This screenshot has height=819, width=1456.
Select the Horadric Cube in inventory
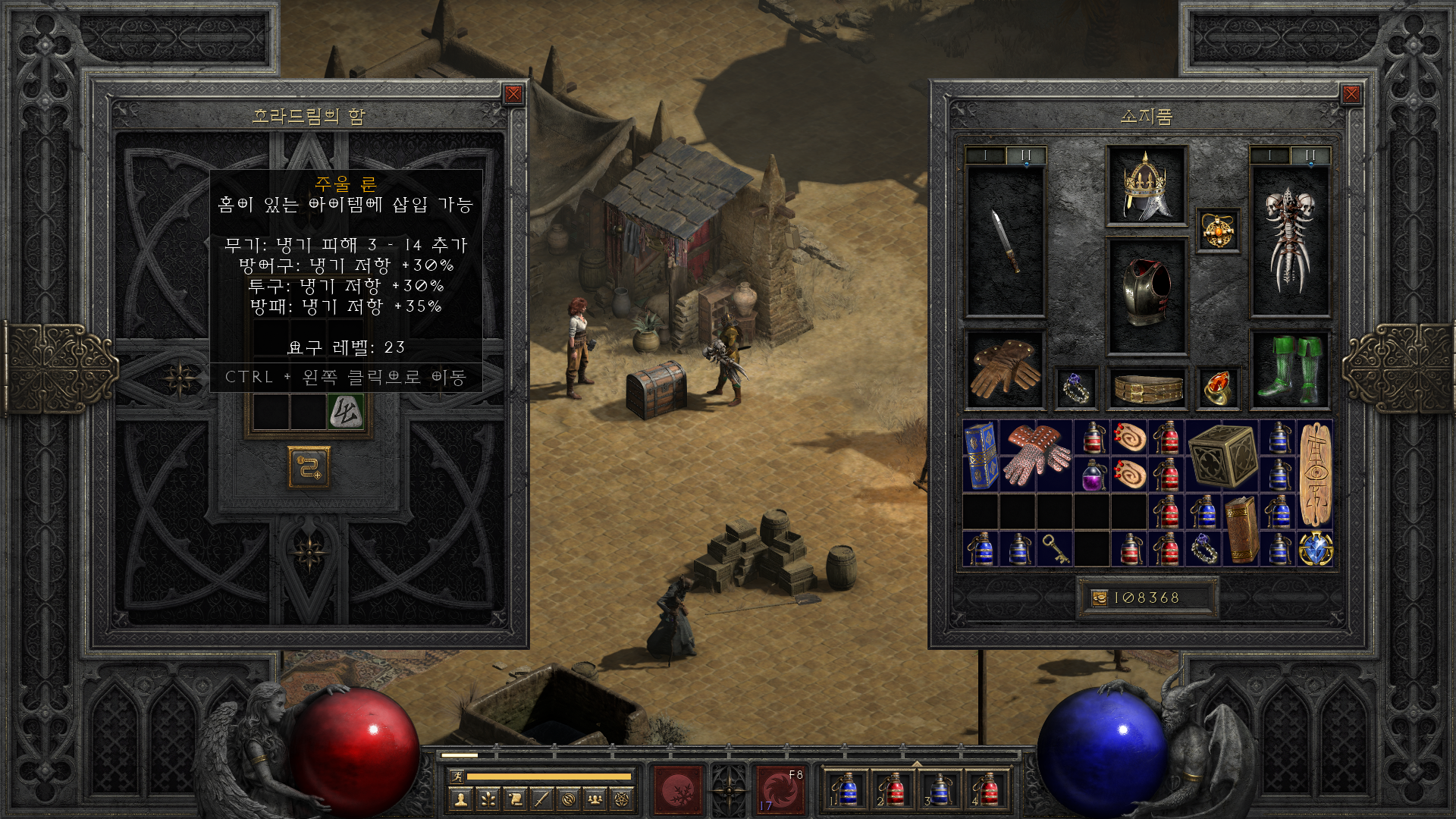coord(1222,455)
